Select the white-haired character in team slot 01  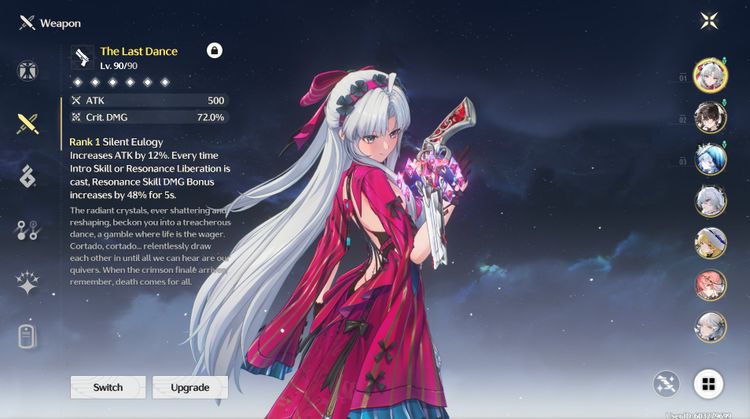pyautogui.click(x=710, y=76)
